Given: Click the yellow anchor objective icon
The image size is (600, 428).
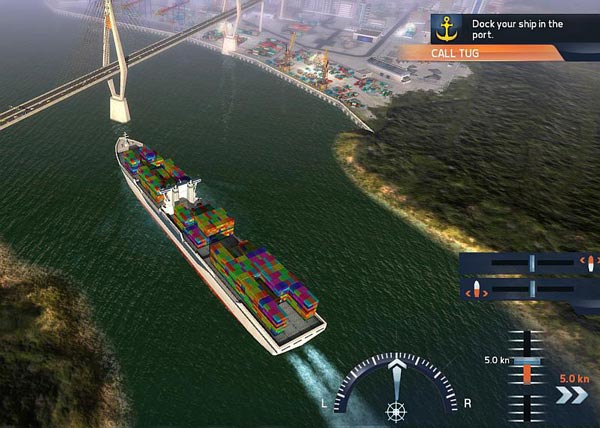Looking at the screenshot, I should (x=446, y=27).
